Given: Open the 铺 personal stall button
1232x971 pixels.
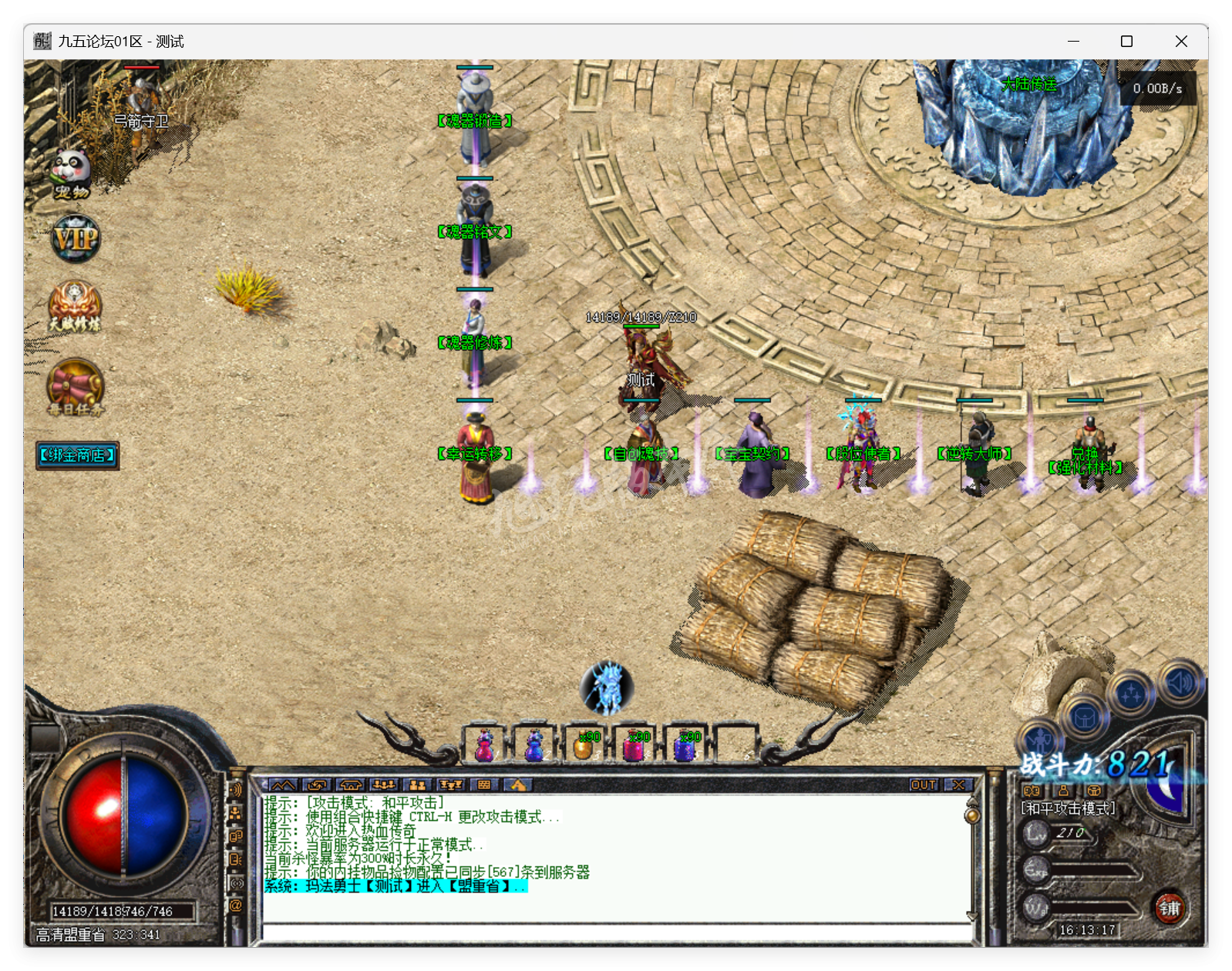Looking at the screenshot, I should click(x=1171, y=908).
